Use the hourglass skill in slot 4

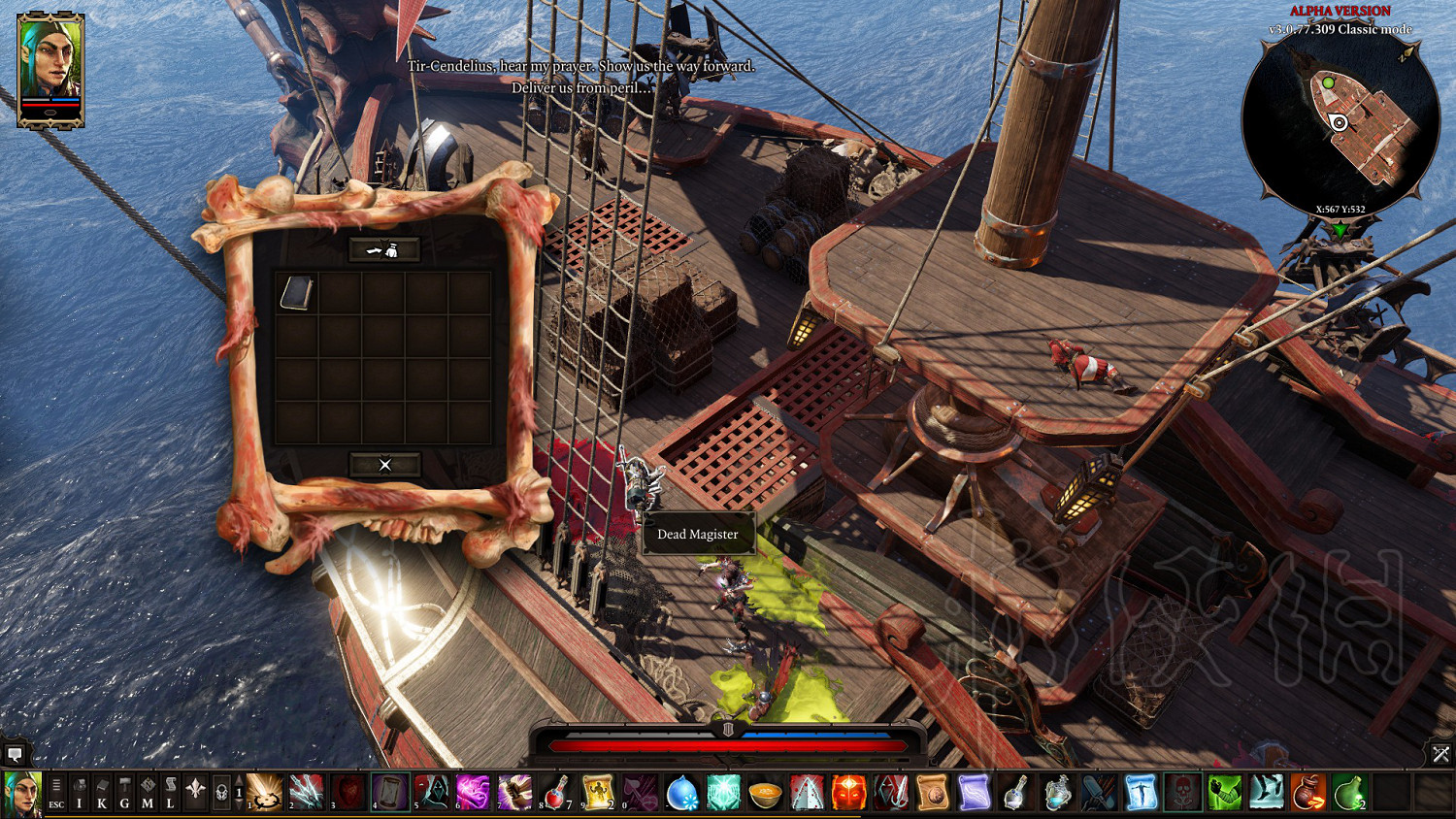pyautogui.click(x=389, y=792)
